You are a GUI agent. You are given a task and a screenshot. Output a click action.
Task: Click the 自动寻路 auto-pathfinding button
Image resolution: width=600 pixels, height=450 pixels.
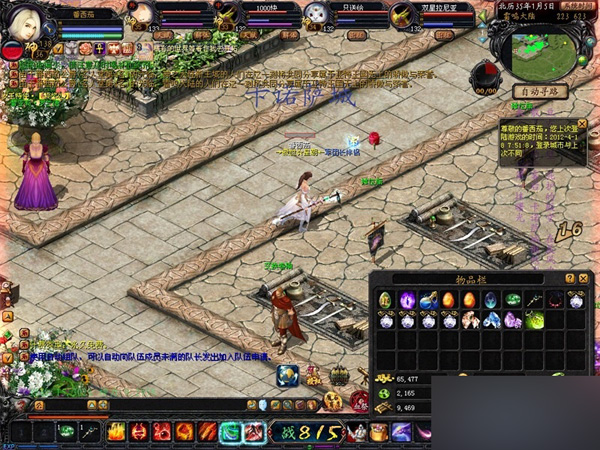coord(540,90)
